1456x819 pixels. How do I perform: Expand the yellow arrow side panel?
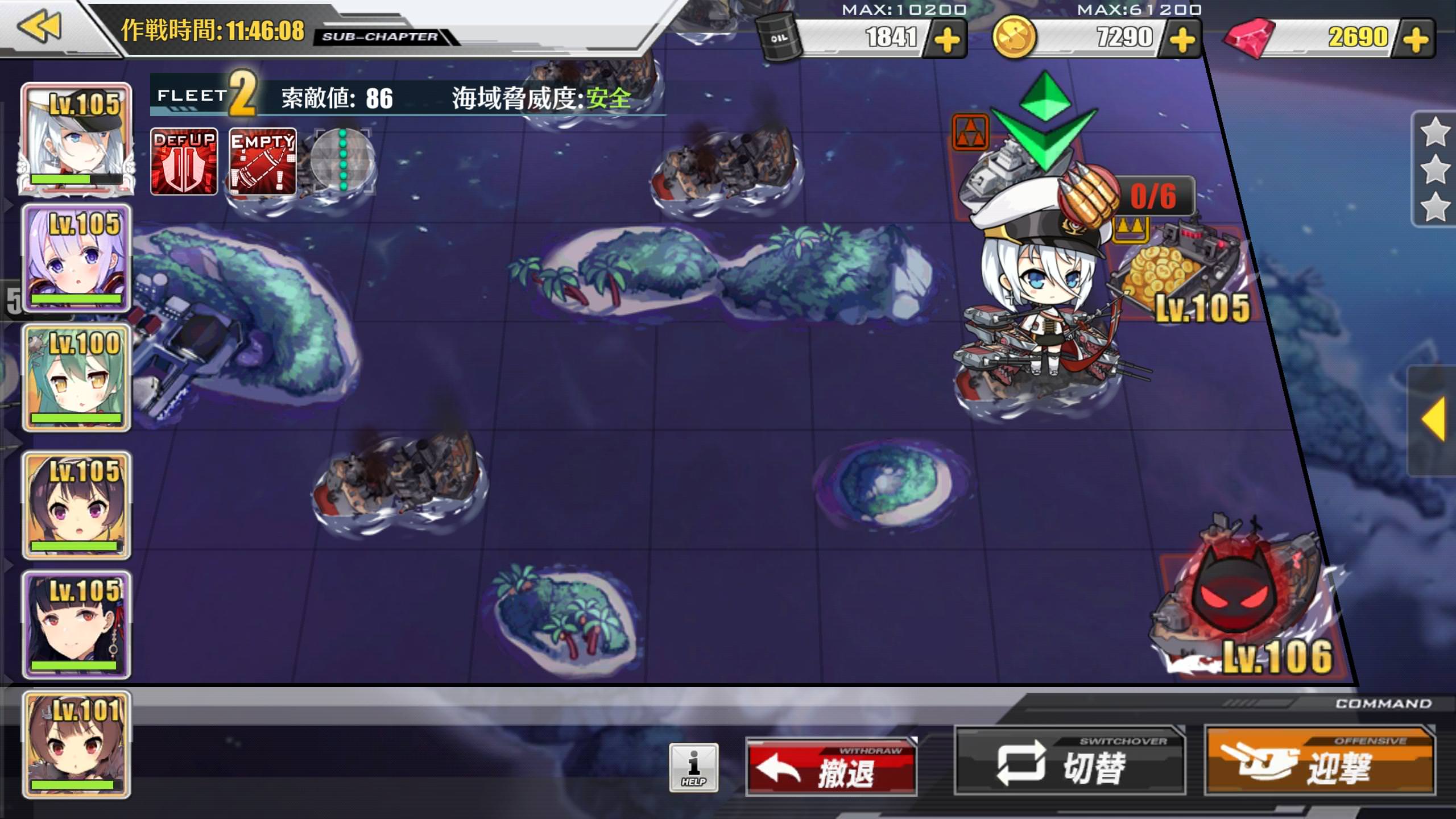(x=1433, y=420)
